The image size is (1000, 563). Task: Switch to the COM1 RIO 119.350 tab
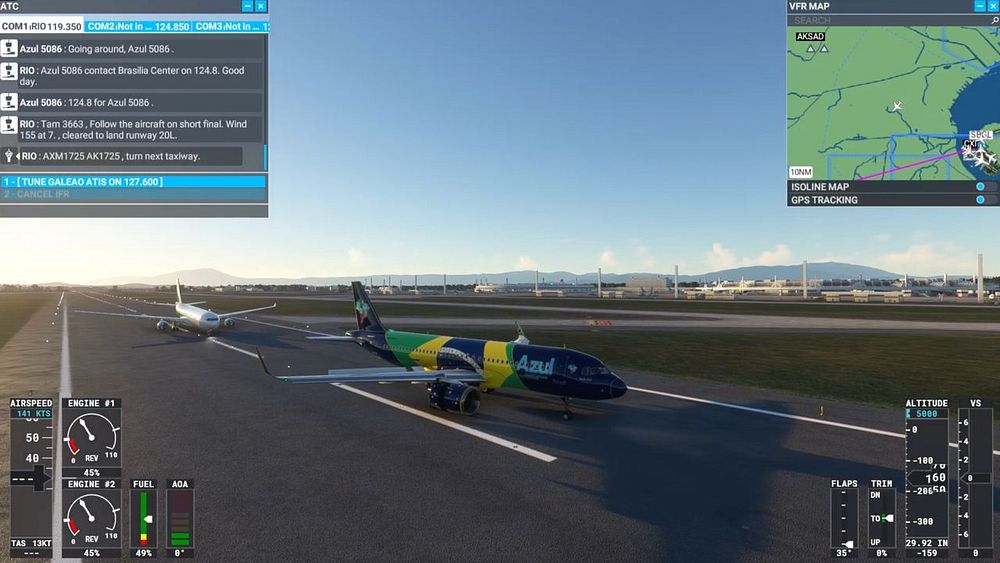click(42, 26)
